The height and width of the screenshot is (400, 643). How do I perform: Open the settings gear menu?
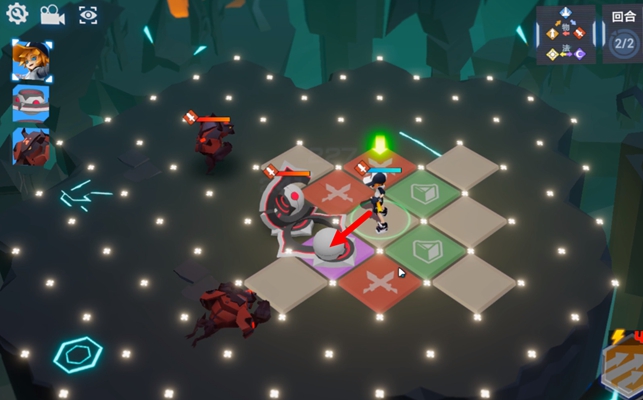pos(16,15)
